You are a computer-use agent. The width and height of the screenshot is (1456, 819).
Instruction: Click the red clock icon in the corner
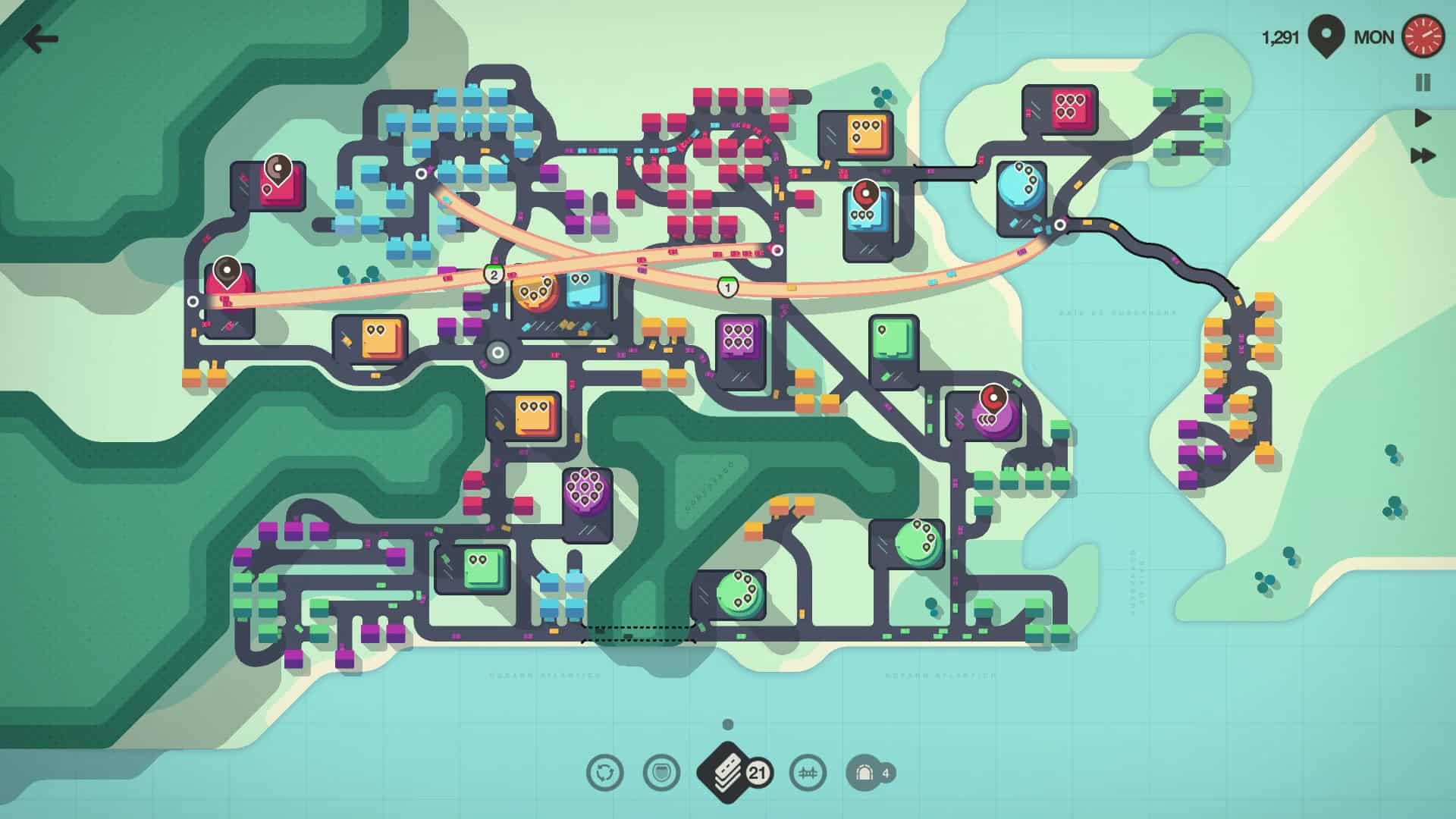tap(1424, 36)
